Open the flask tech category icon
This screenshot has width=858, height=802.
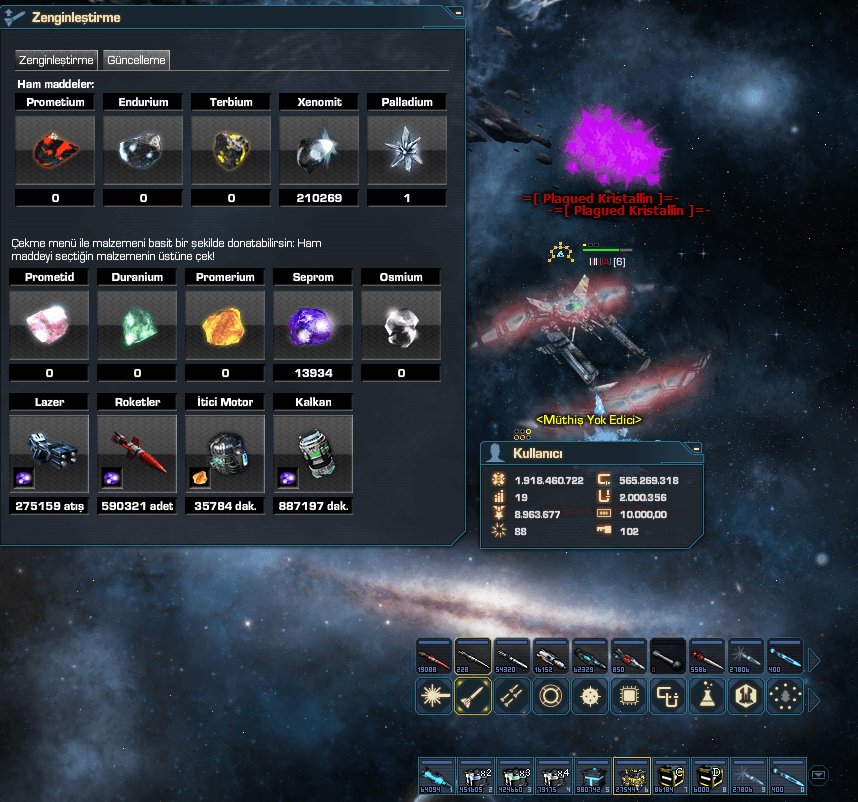[x=706, y=696]
